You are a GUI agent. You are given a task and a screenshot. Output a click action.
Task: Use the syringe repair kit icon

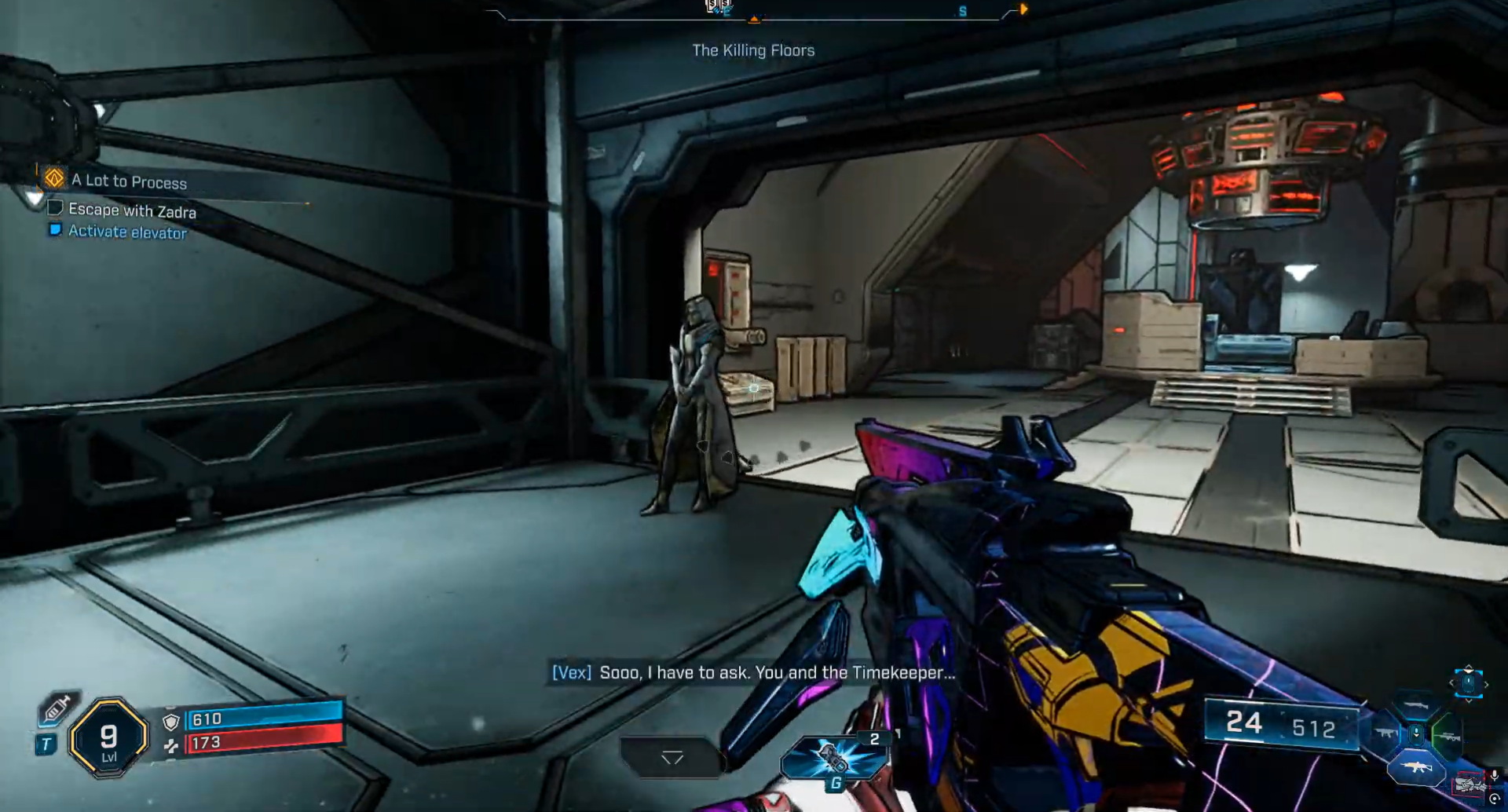pos(57,708)
